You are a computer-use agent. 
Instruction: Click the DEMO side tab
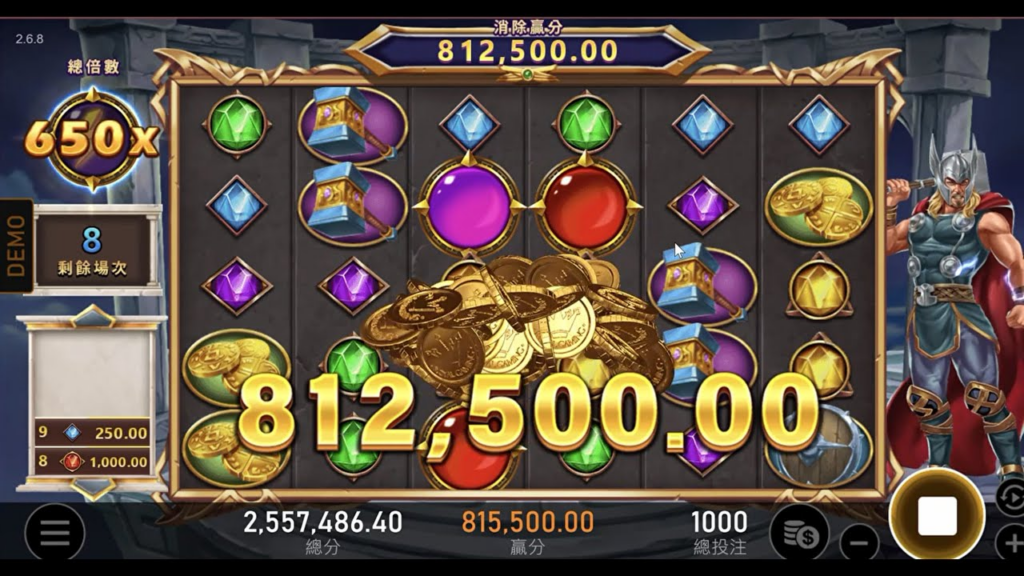click(x=16, y=246)
